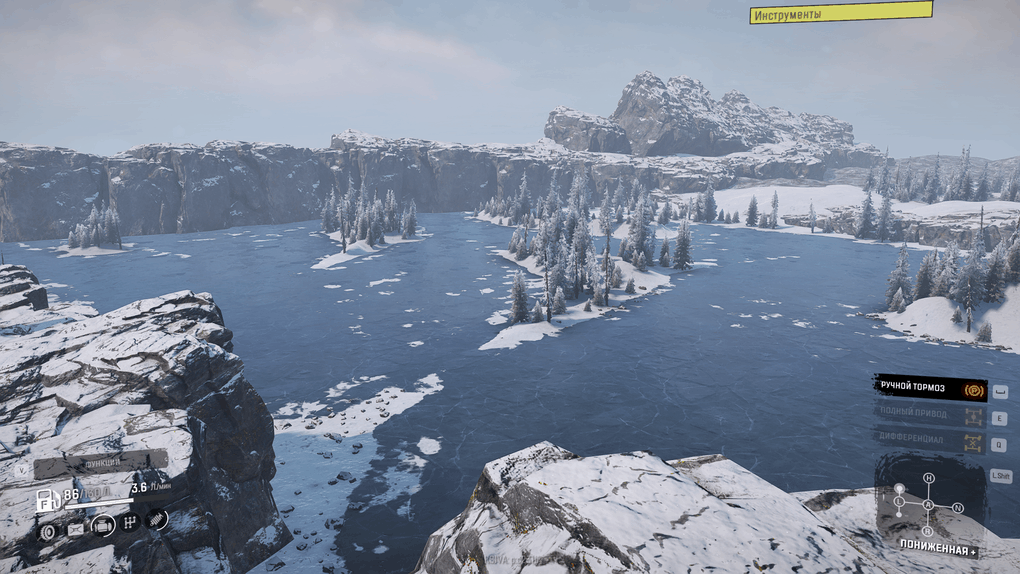Image resolution: width=1020 pixels, height=574 pixels.
Task: Open the yellow Инструменты panel
Action: 840,13
